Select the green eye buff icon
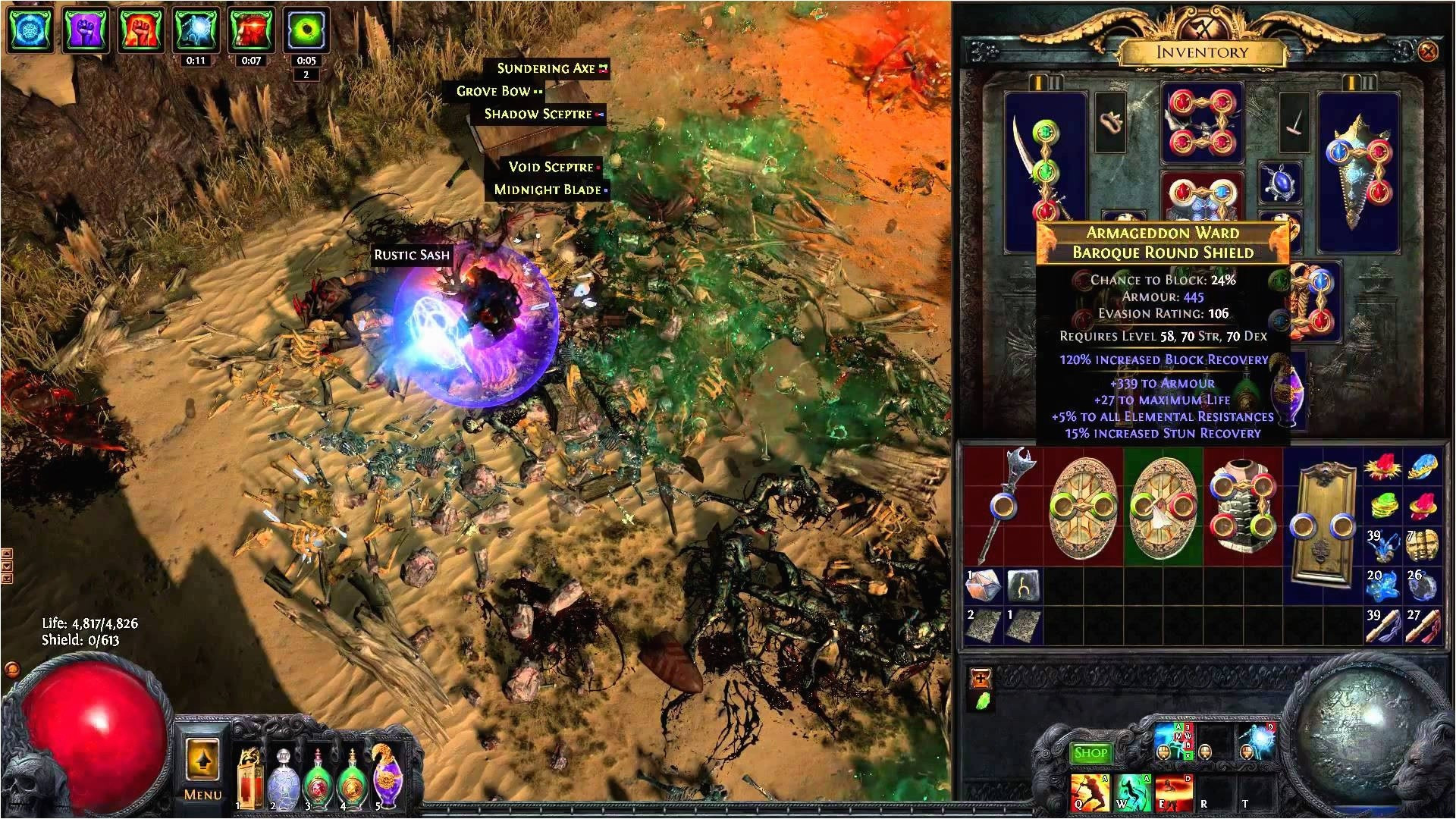This screenshot has height=819, width=1456. (306, 32)
